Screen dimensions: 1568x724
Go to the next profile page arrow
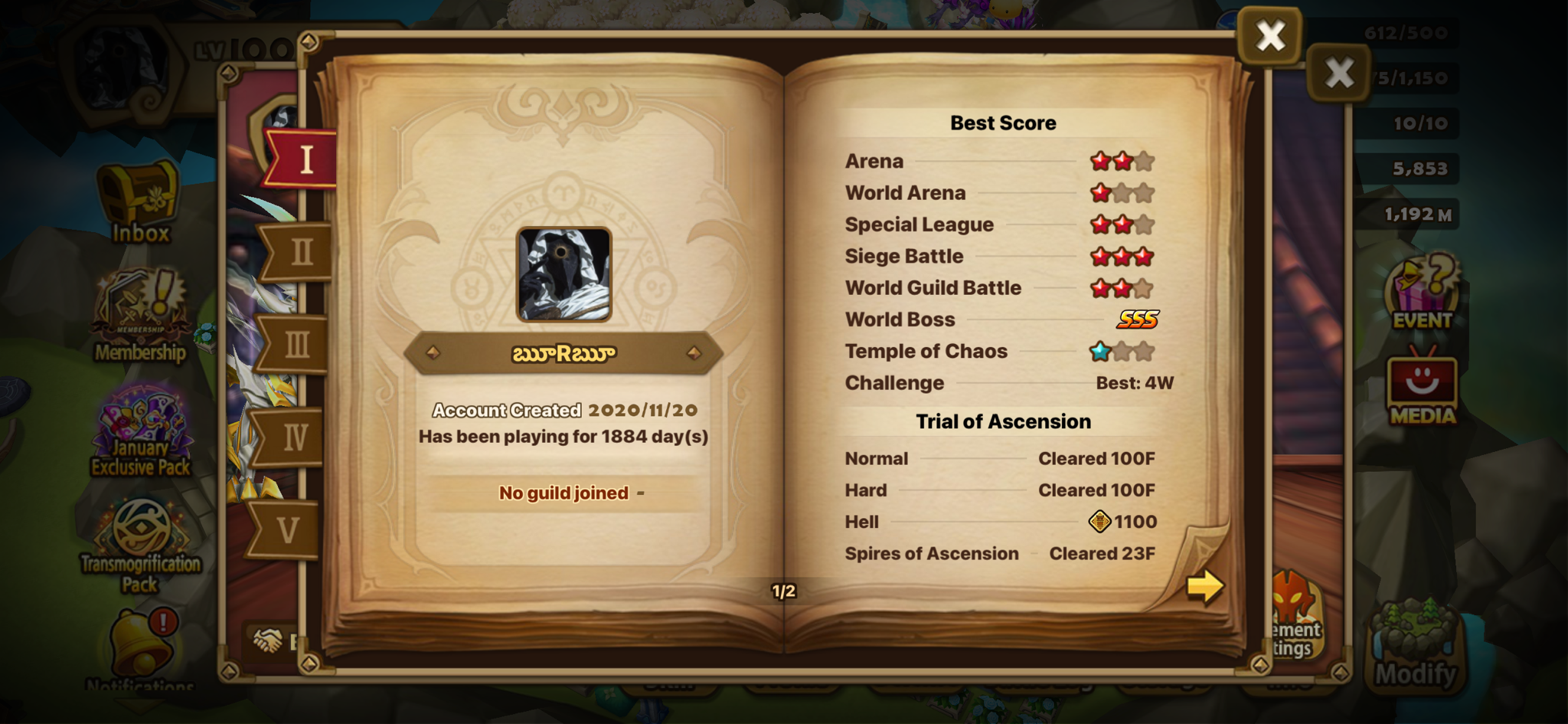pos(1204,588)
